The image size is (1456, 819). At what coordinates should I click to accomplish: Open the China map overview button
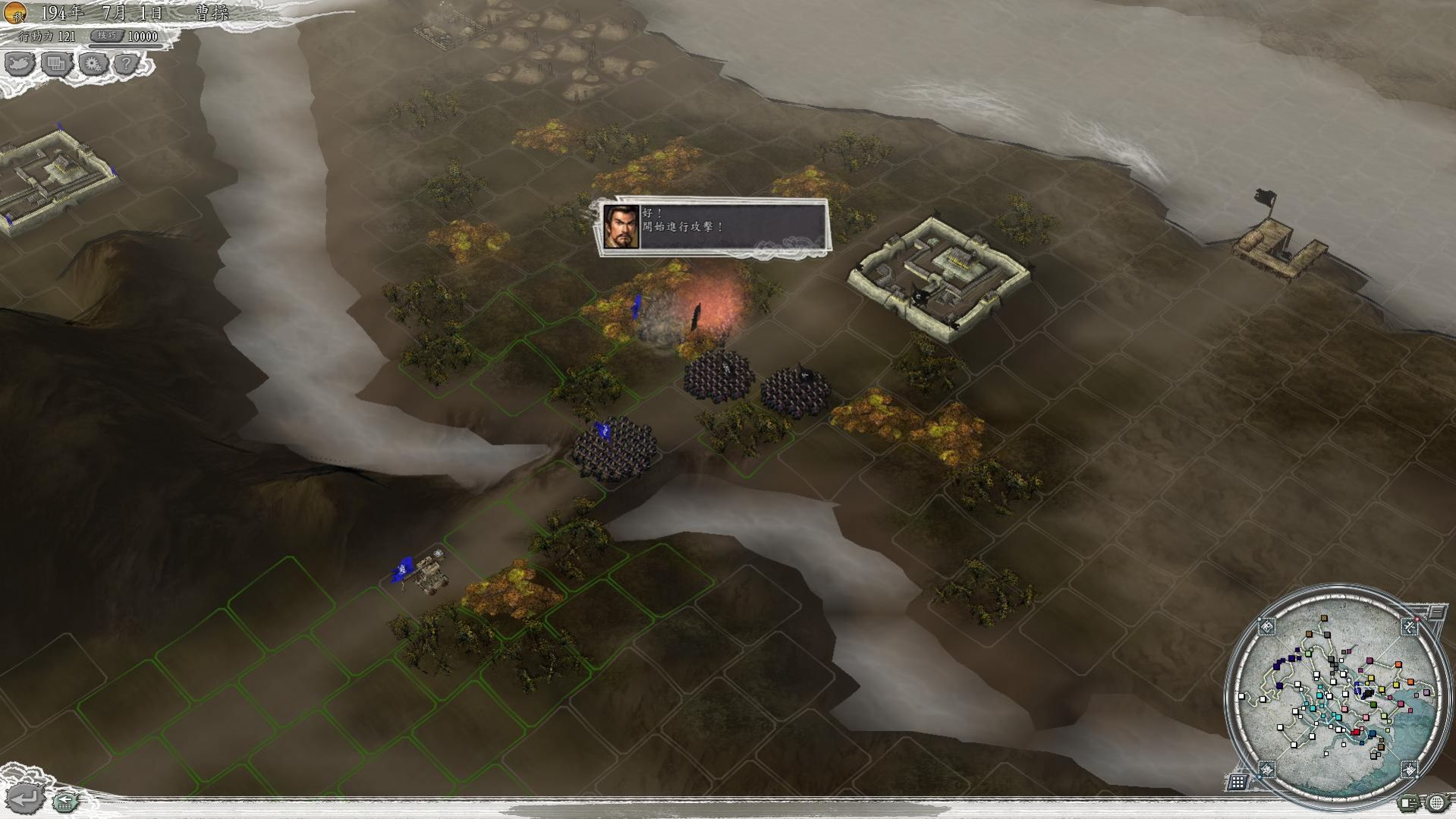click(x=20, y=64)
